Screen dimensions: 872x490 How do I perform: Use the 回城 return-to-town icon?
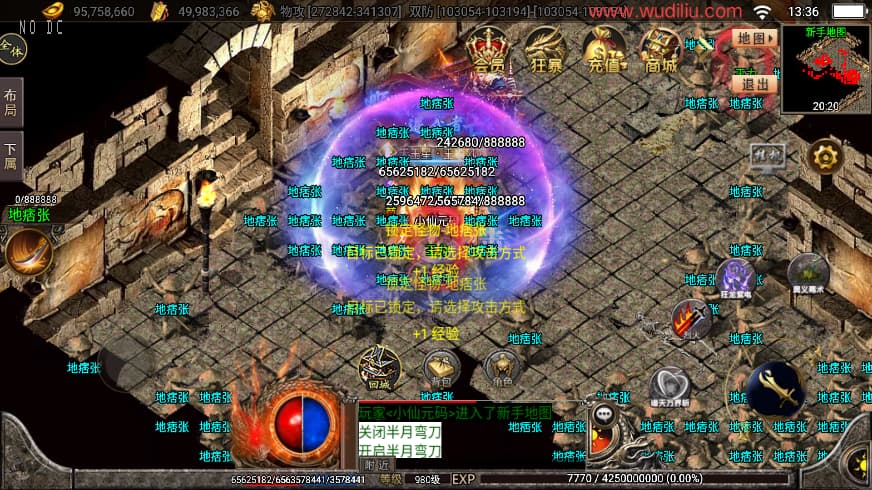[379, 367]
